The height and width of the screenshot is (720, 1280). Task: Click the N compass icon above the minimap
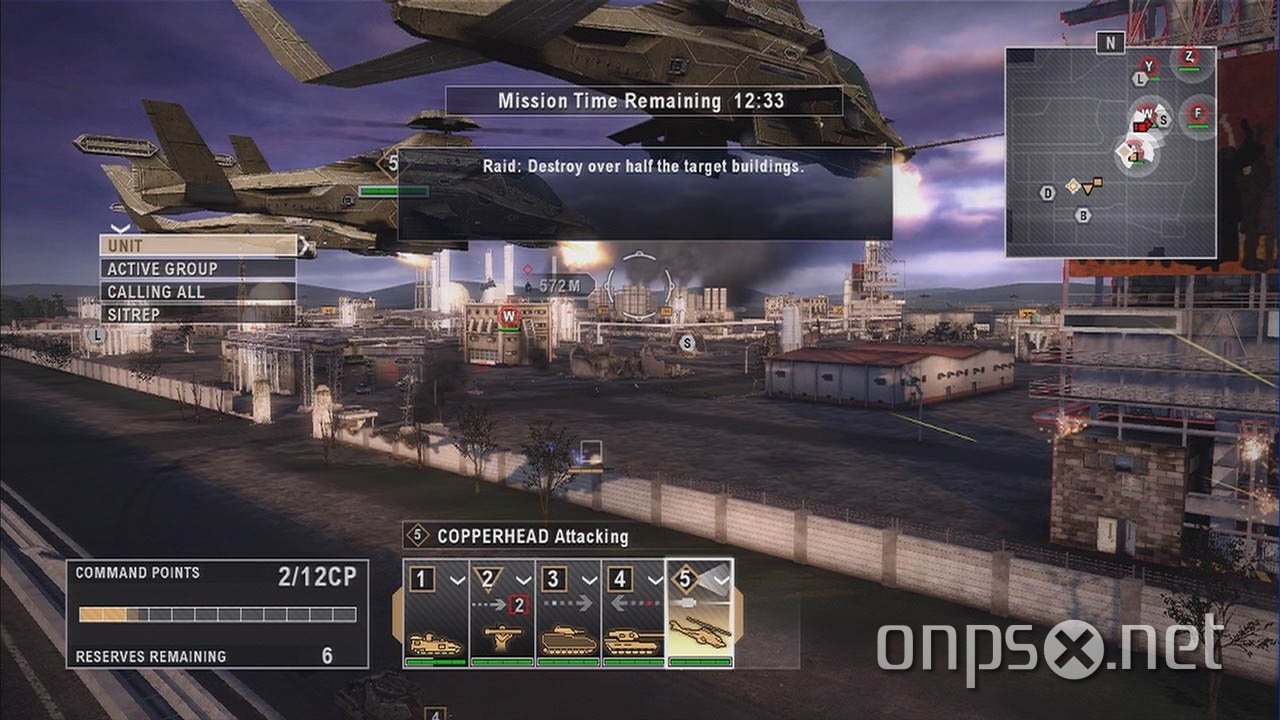pyautogui.click(x=1110, y=42)
